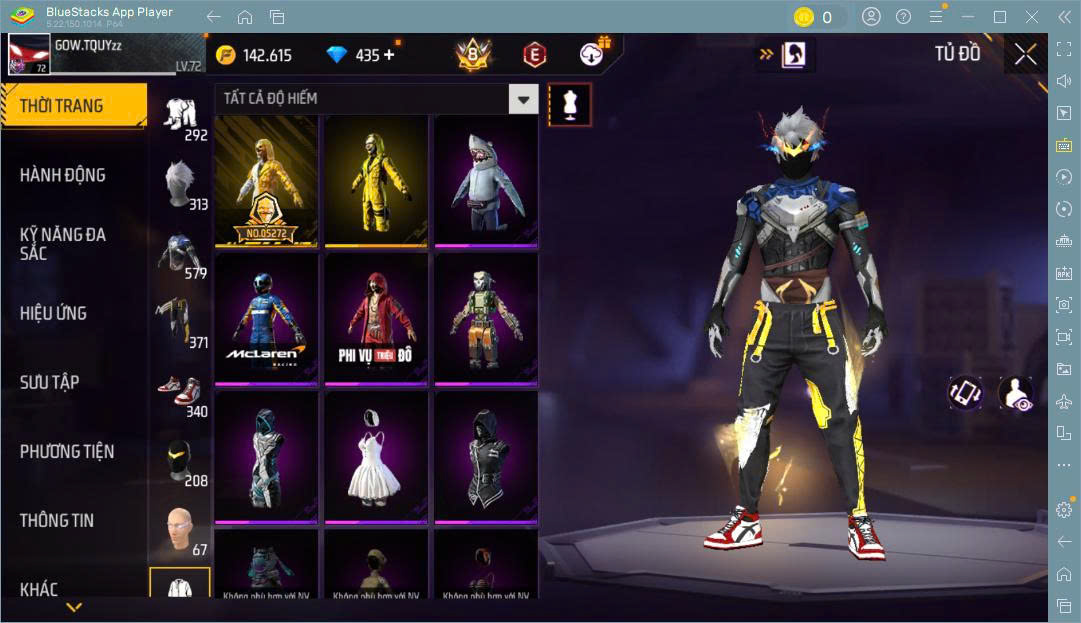Choose the yellow hazmat suit outfit
Viewport: 1081px width, 623px height.
375,180
